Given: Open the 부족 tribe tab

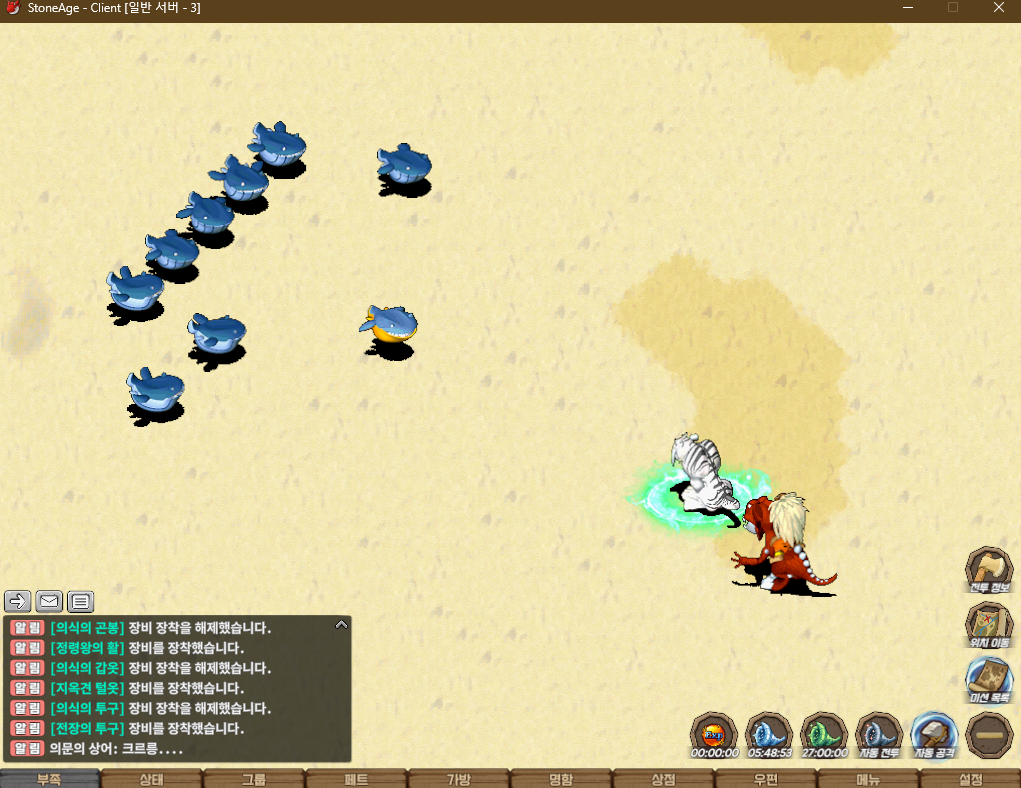Looking at the screenshot, I should click(x=50, y=779).
